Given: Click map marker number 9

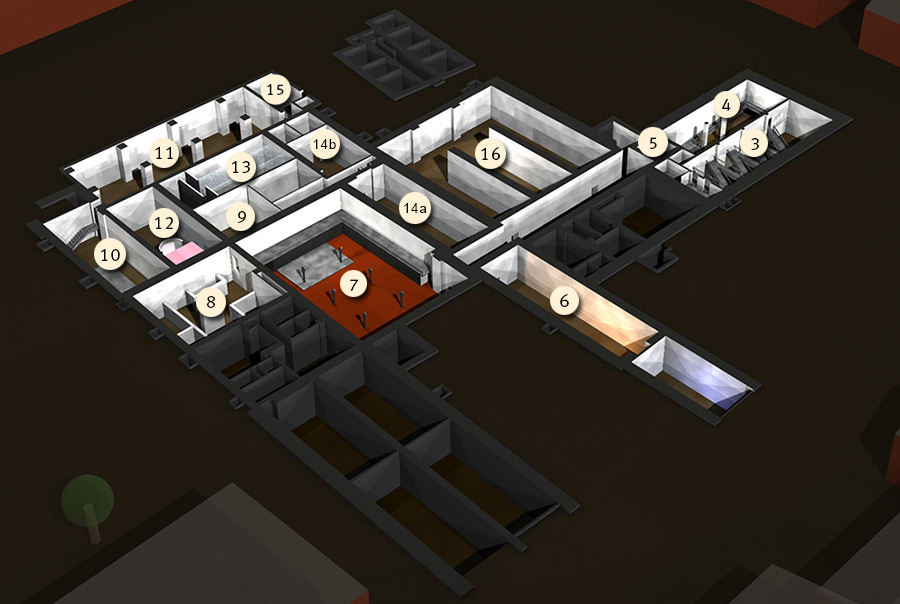Looking at the screenshot, I should pyautogui.click(x=238, y=215).
